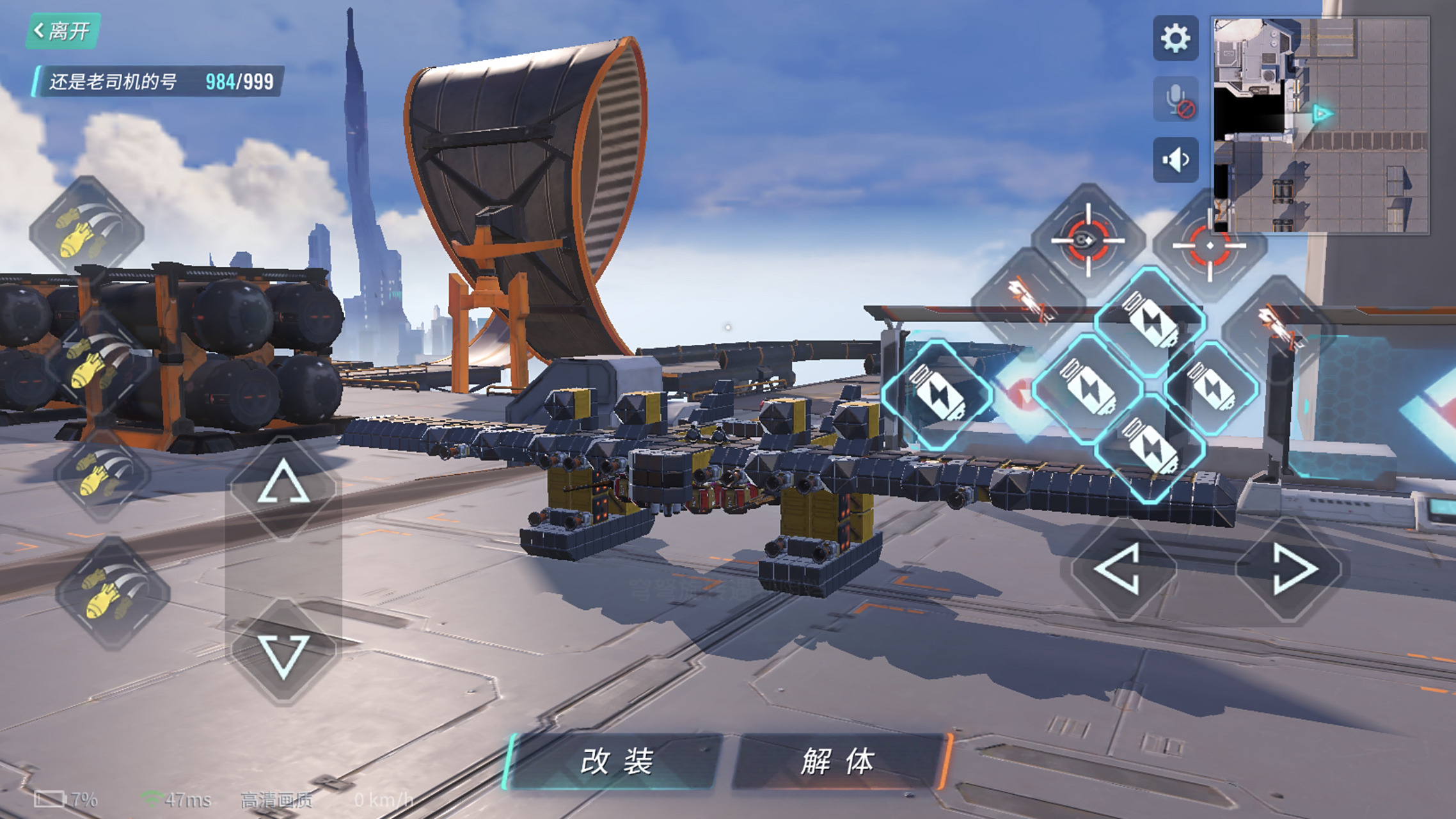Toggle the speaker sound icon
This screenshot has height=819, width=1456.
click(1175, 160)
